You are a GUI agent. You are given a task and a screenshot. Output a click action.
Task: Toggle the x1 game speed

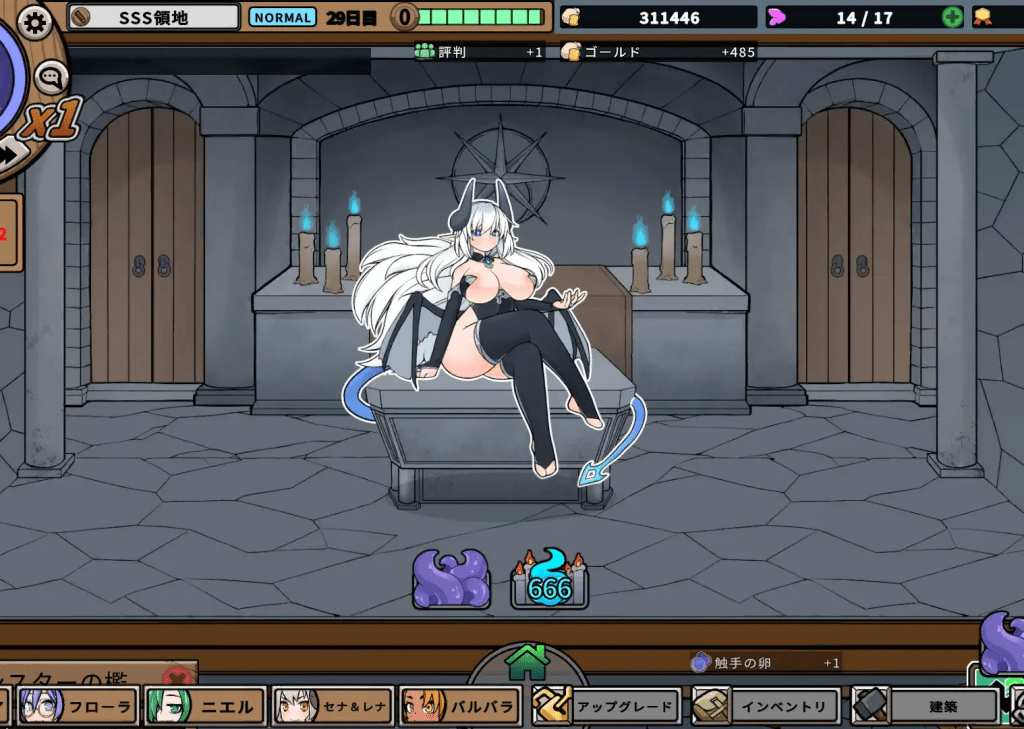(x=50, y=122)
